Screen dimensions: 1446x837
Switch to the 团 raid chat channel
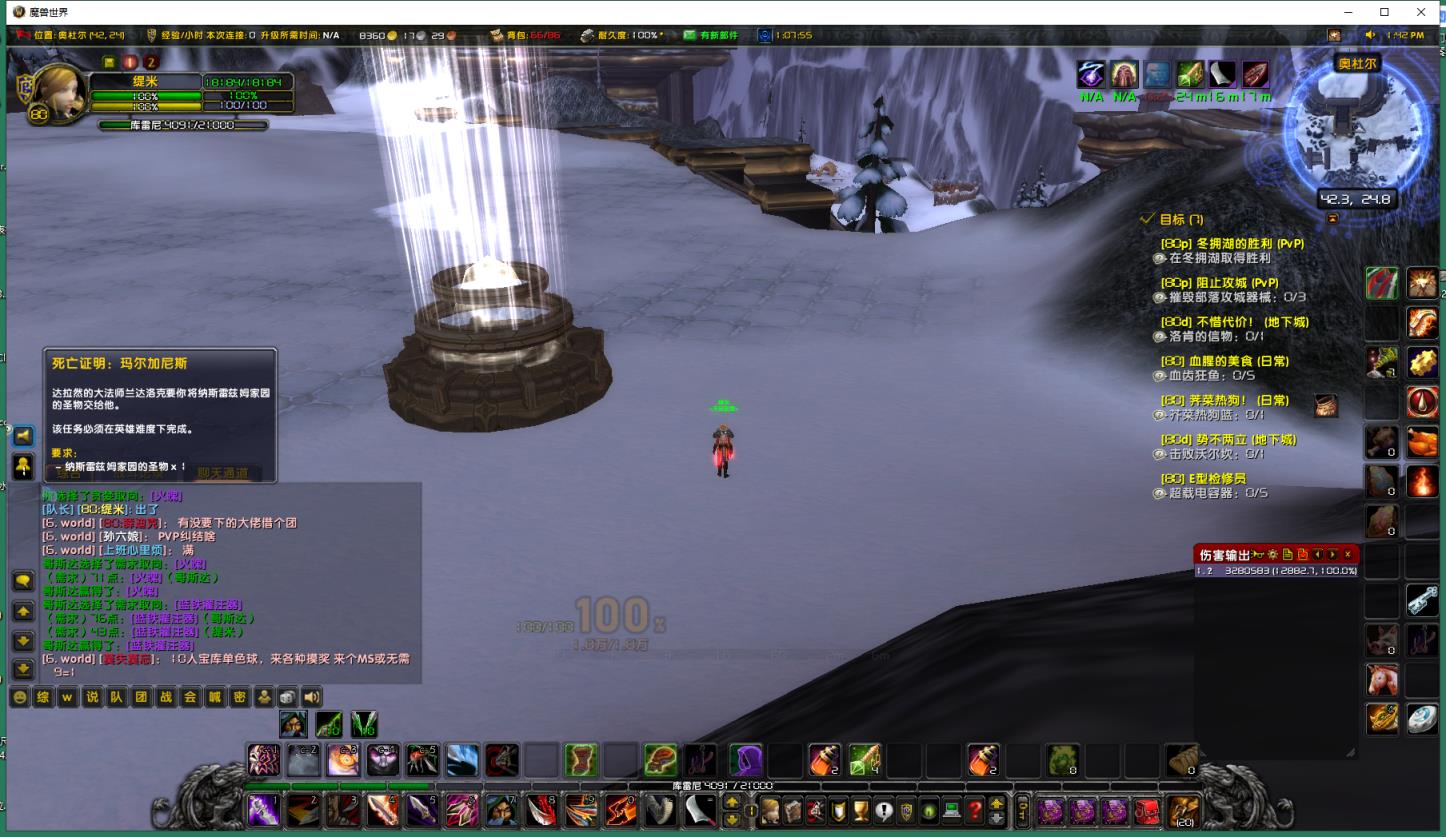pos(141,697)
